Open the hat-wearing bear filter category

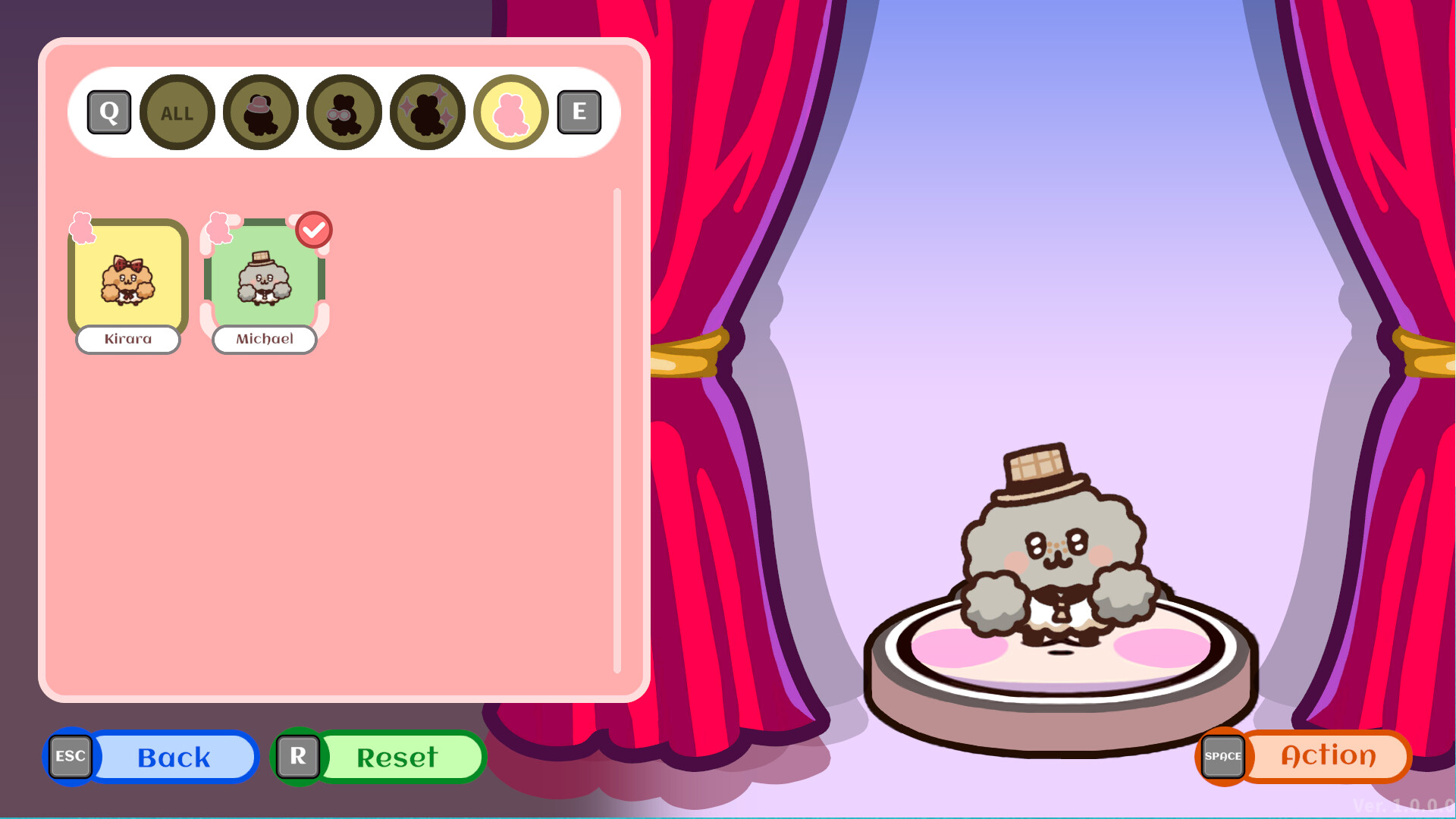260,112
